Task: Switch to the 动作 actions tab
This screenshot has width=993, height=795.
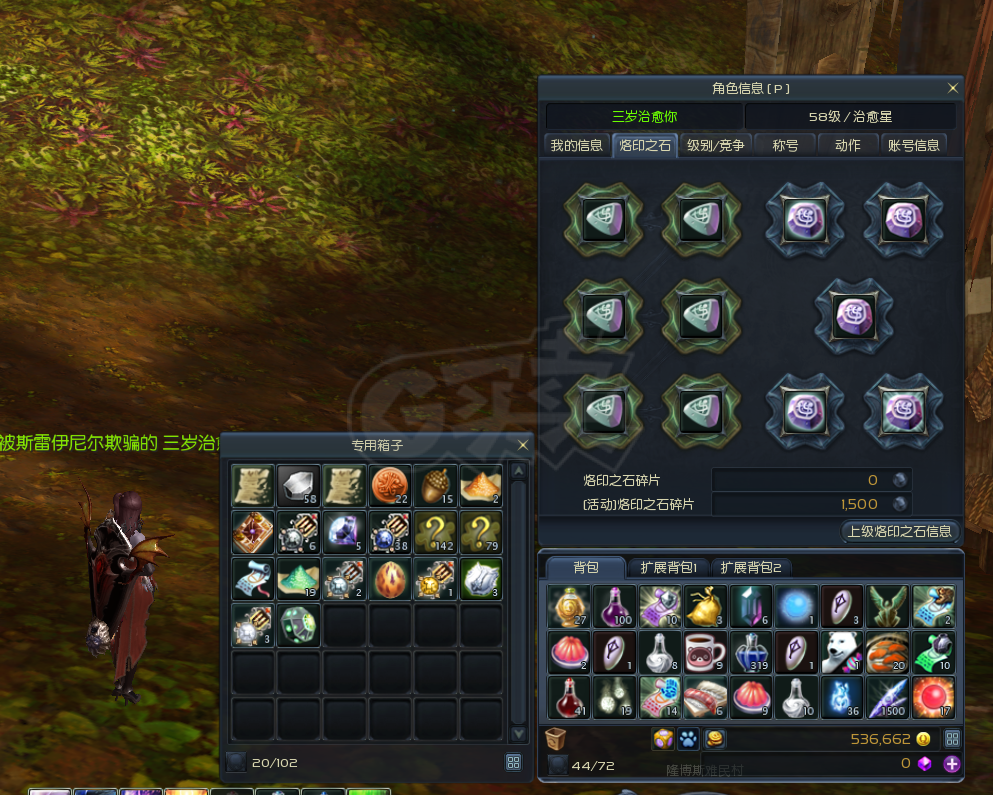Action: [847, 145]
